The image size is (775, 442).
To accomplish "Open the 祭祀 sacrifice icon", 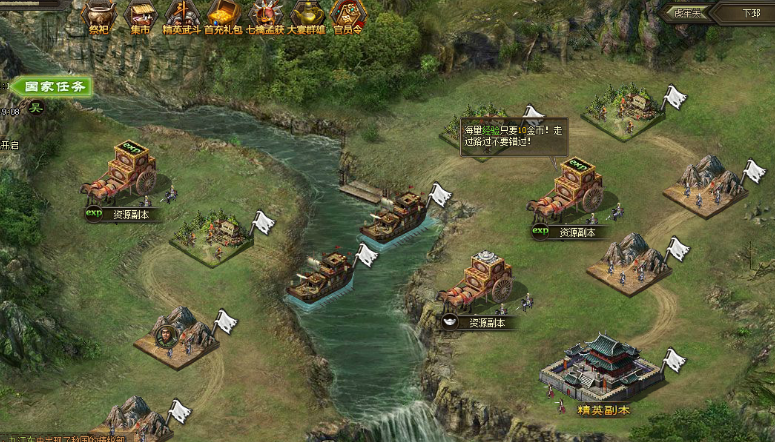I will tap(97, 16).
